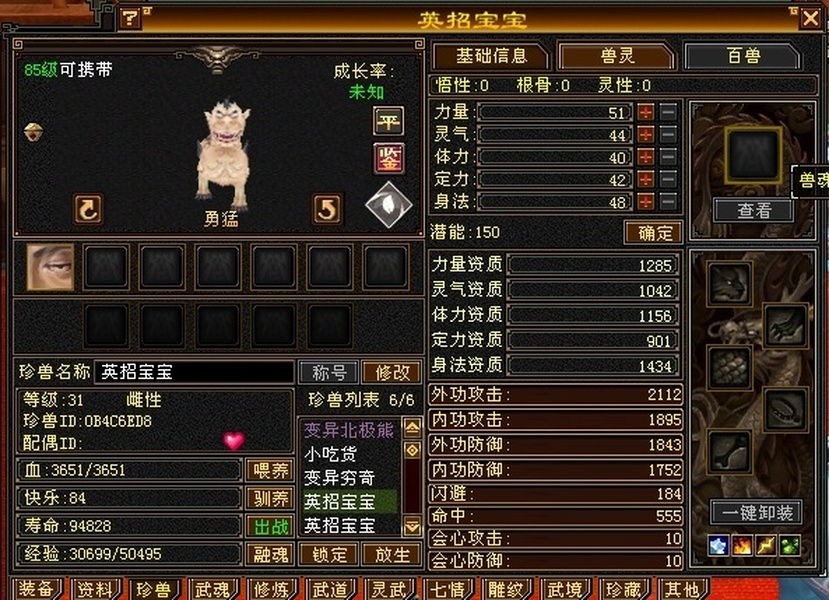Select 变异穷奇 in the pet list
829x600 pixels.
340,477
